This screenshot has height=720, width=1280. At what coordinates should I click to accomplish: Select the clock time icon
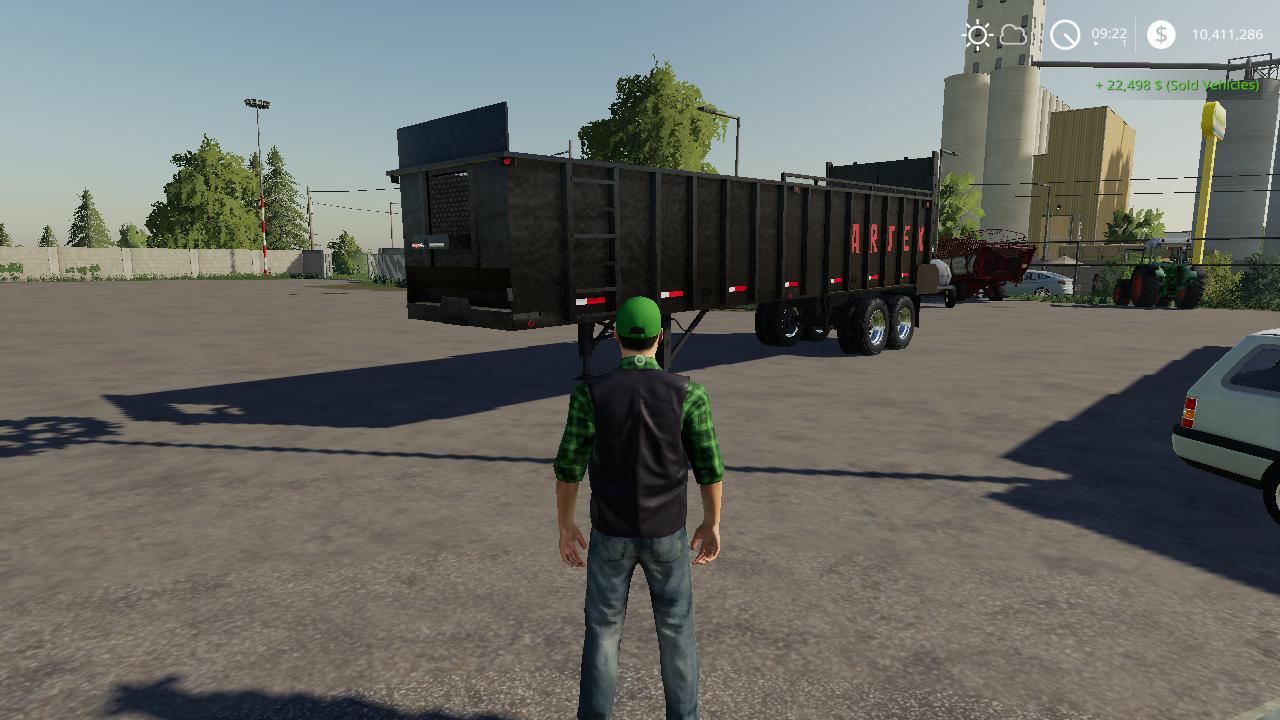point(1065,36)
